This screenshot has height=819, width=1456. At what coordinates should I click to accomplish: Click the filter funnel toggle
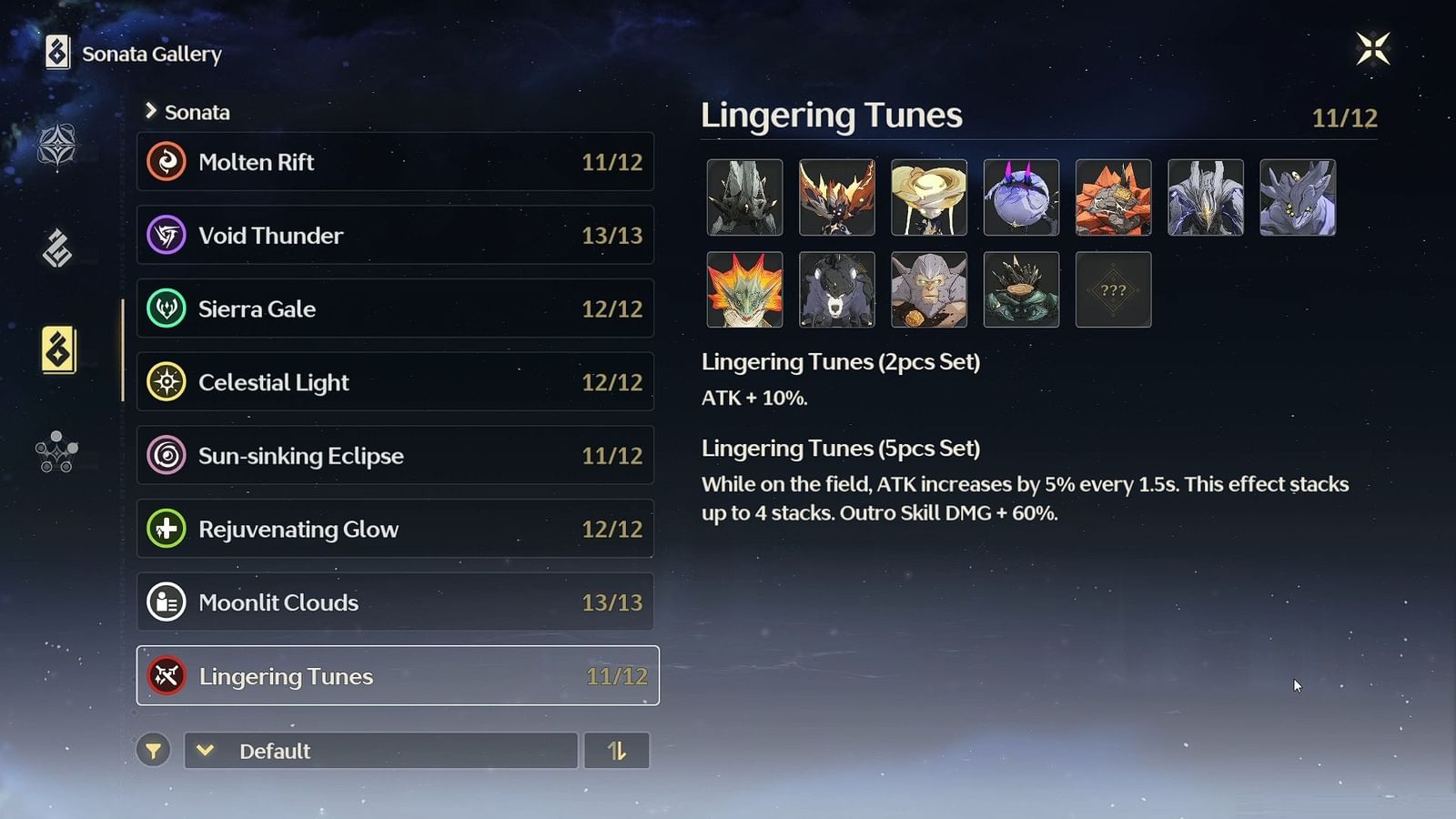coord(154,751)
